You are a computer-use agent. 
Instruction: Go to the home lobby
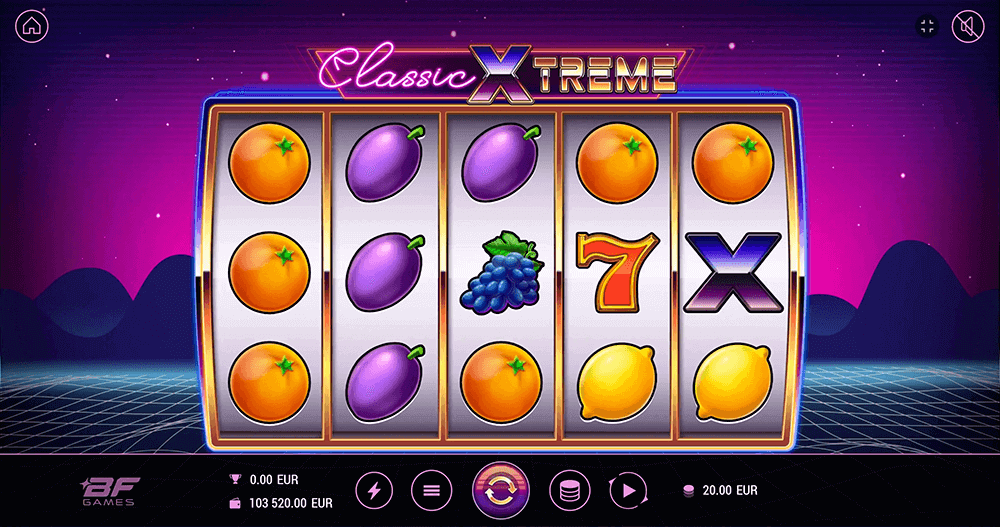click(x=33, y=27)
